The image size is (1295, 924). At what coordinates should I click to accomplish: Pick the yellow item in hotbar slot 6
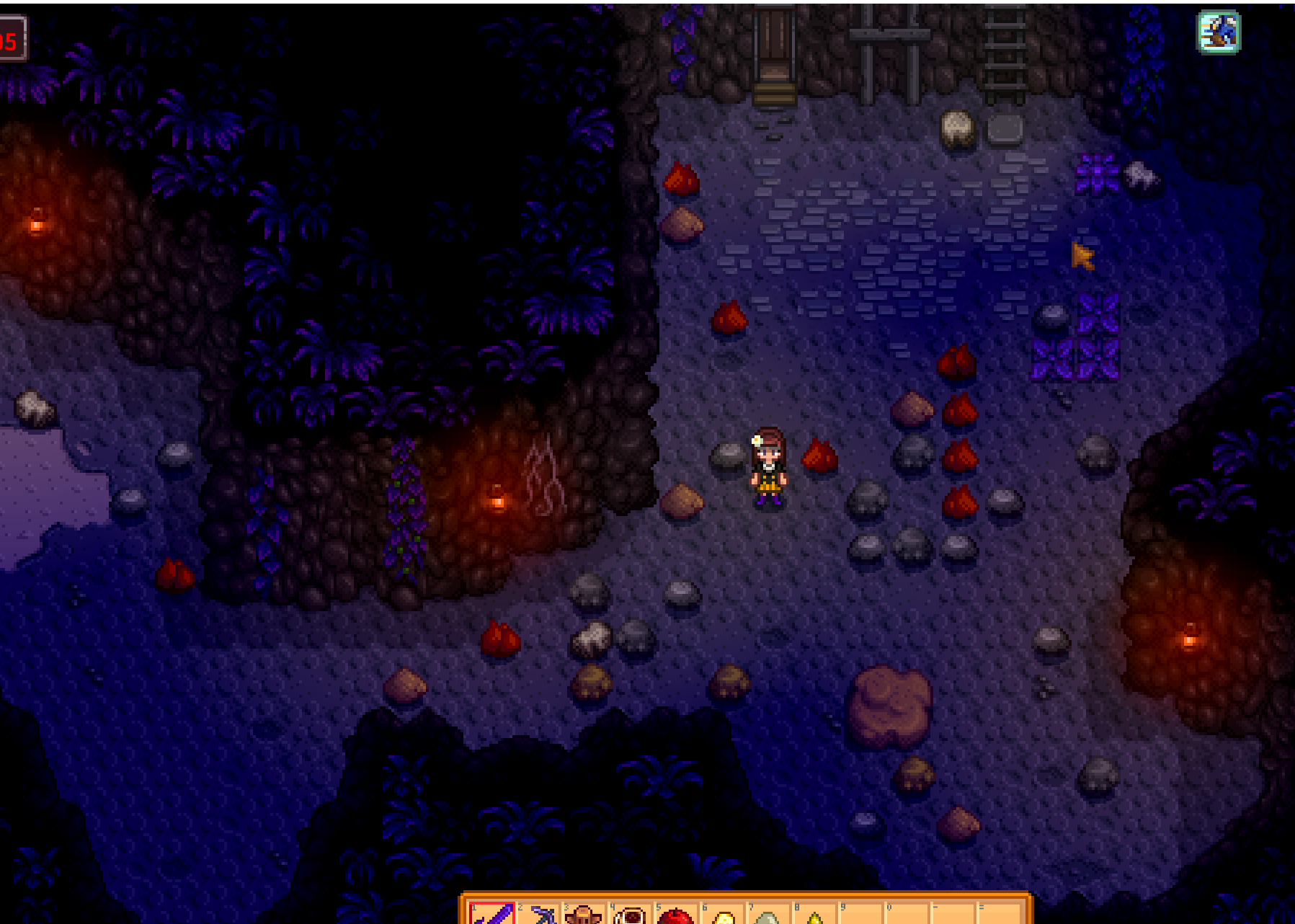click(x=723, y=916)
